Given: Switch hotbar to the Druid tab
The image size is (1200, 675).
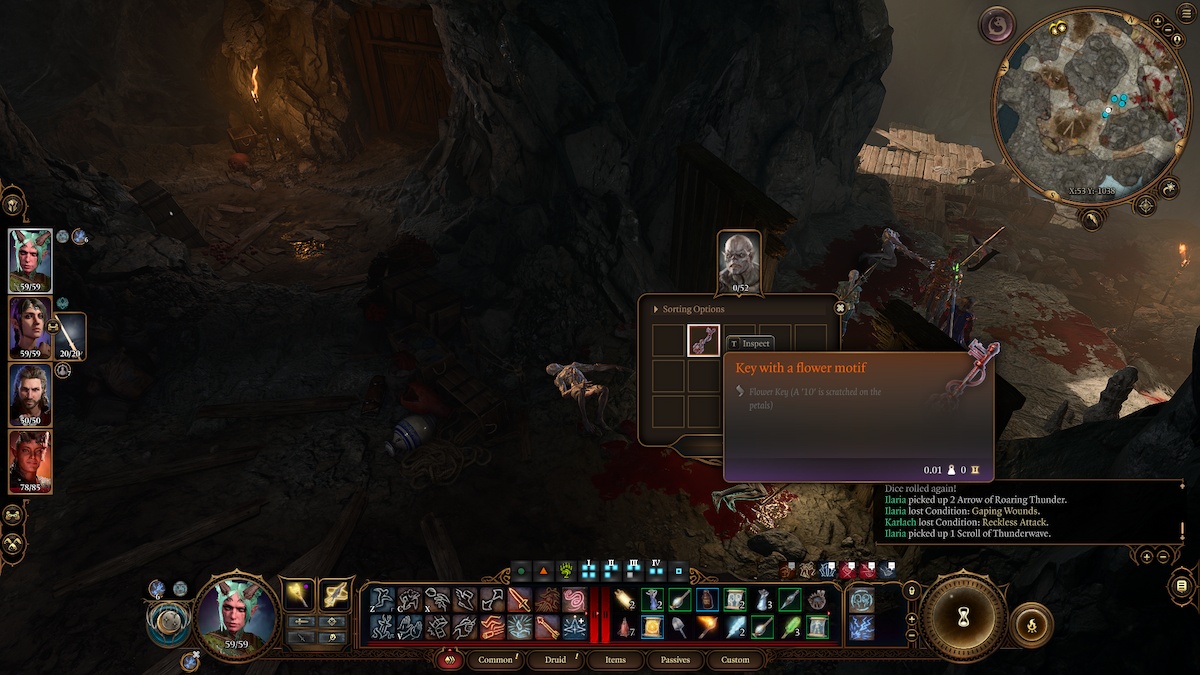Looking at the screenshot, I should [x=555, y=660].
